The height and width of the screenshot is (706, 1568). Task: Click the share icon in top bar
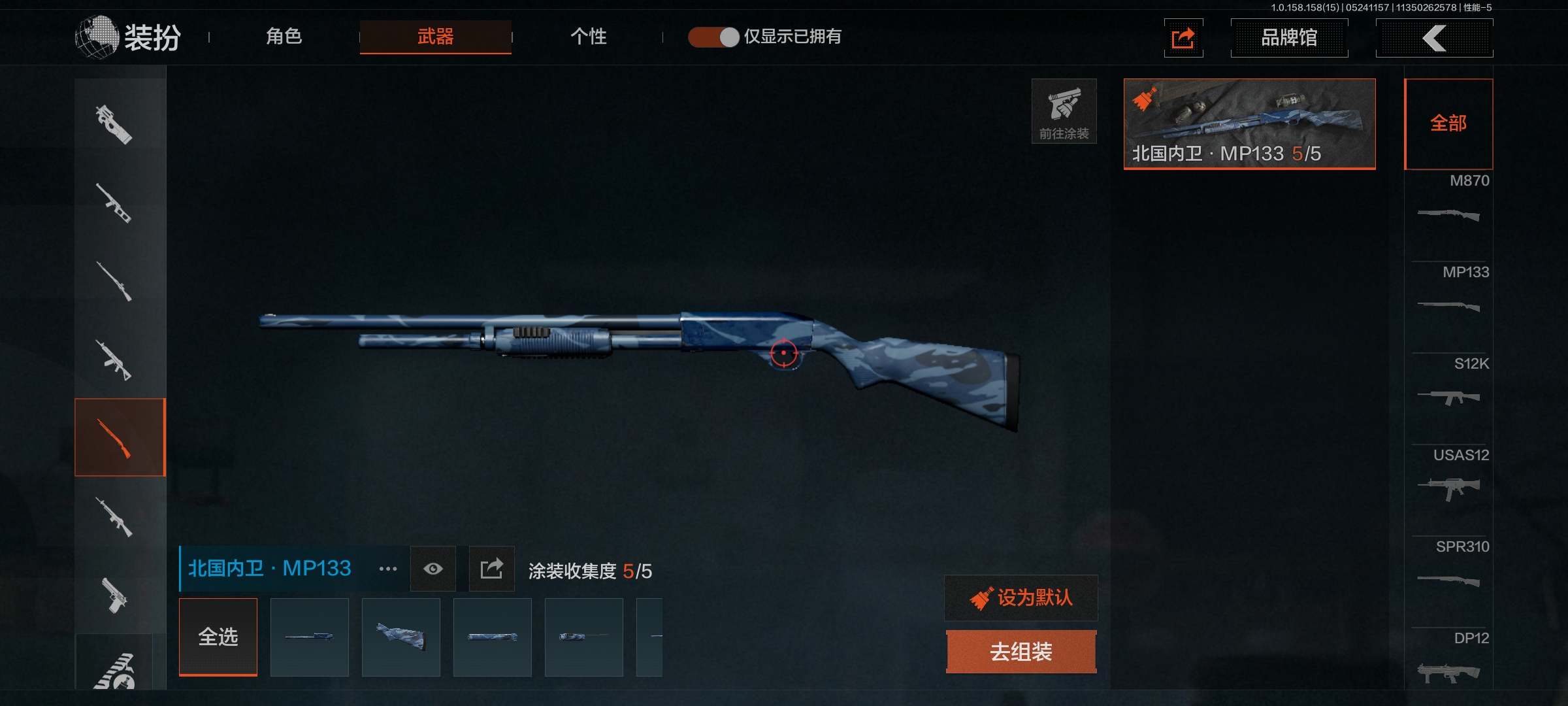click(1183, 38)
